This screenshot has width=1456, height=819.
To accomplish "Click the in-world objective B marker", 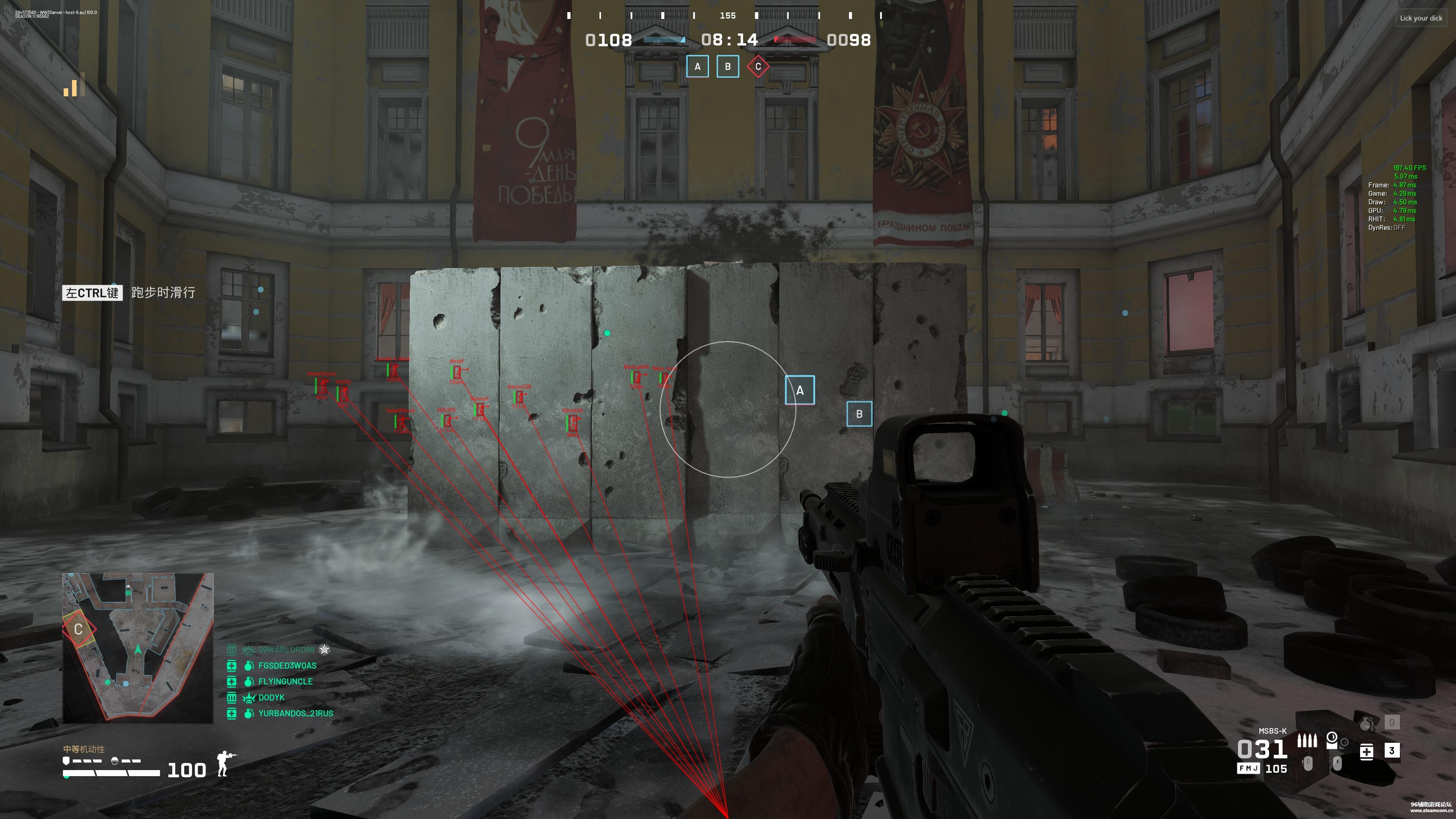I will [x=859, y=414].
